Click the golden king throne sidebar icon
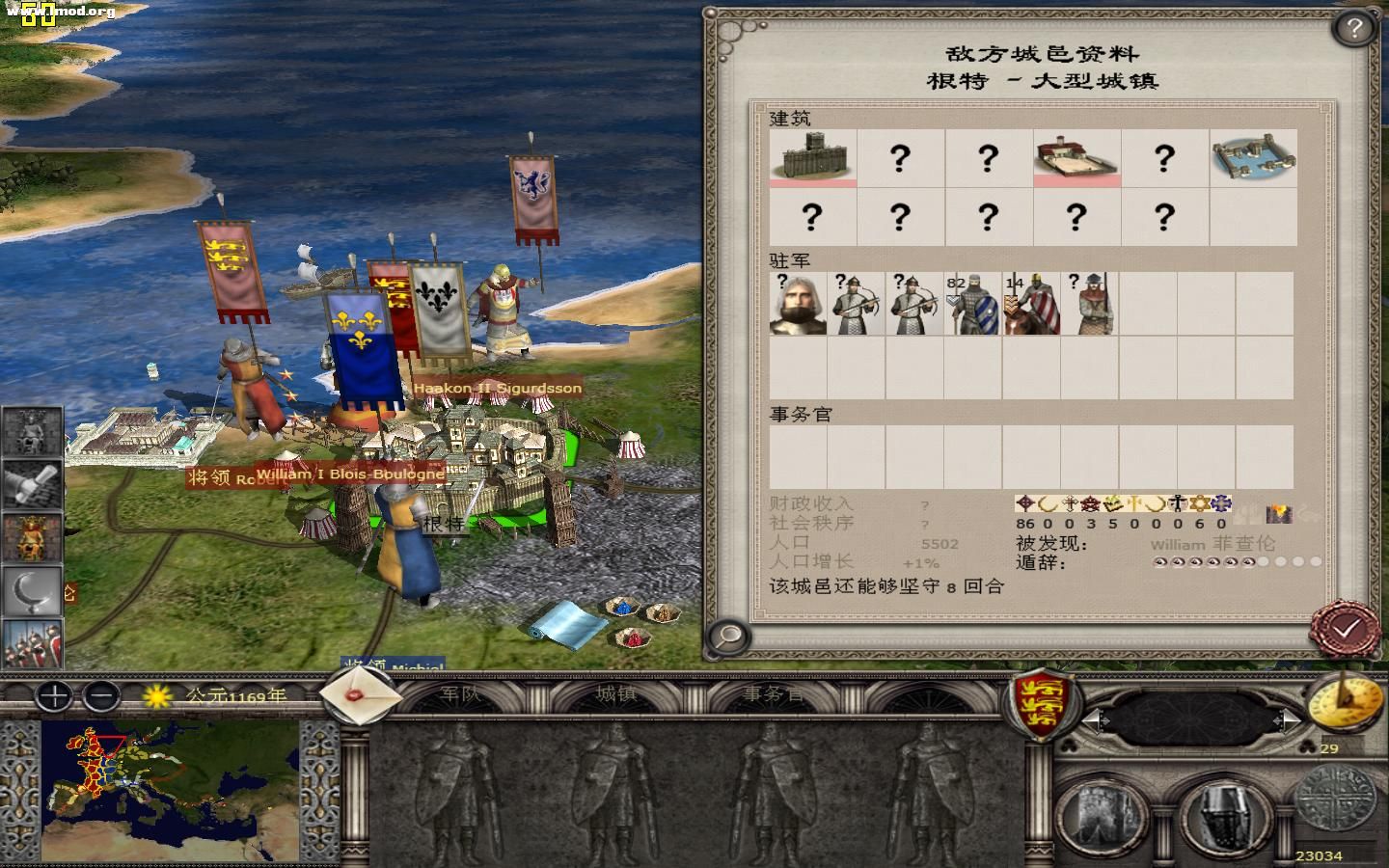This screenshot has height=868, width=1389. coord(32,536)
